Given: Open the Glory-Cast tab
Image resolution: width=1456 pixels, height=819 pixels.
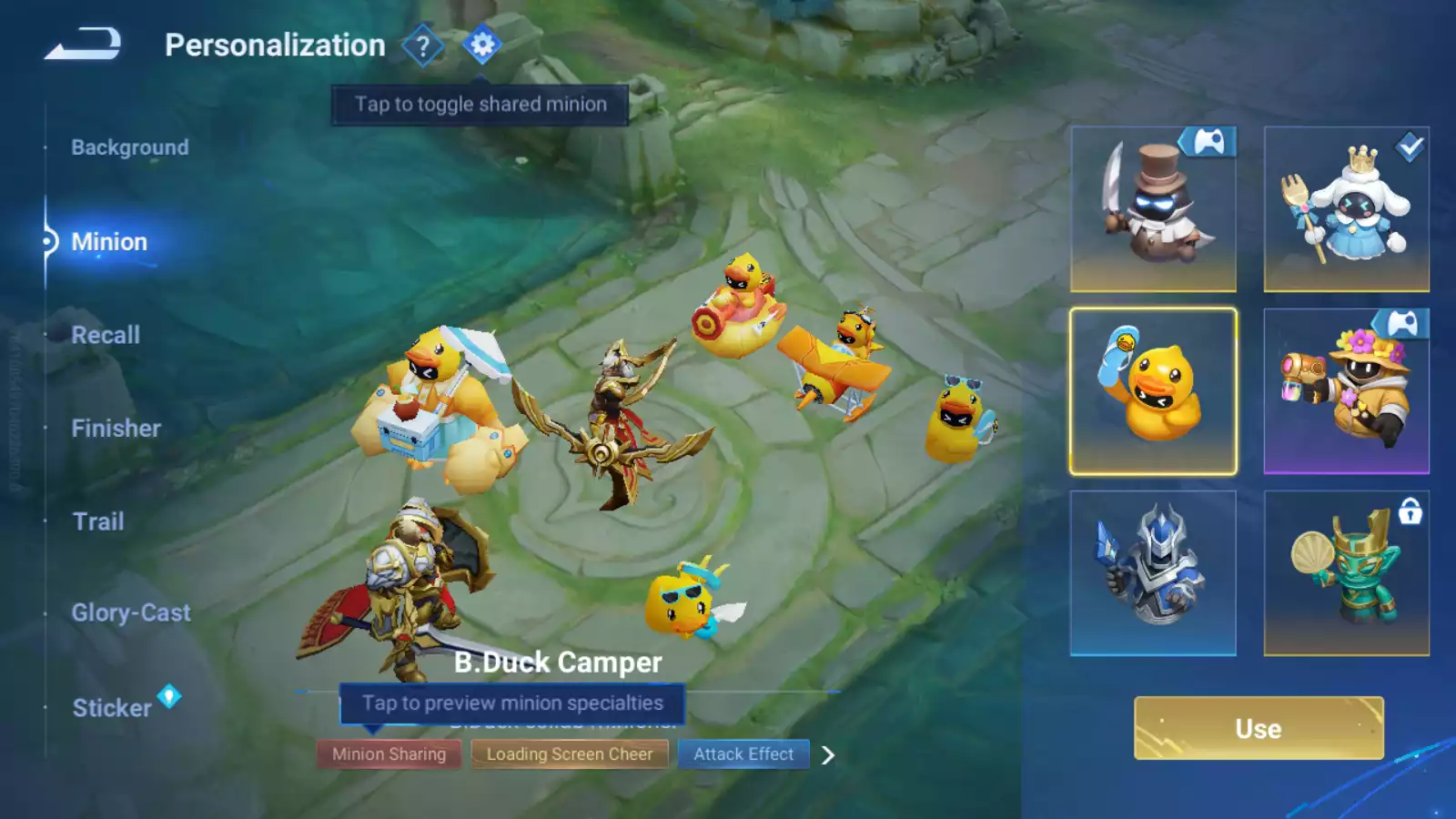Looking at the screenshot, I should pyautogui.click(x=131, y=613).
